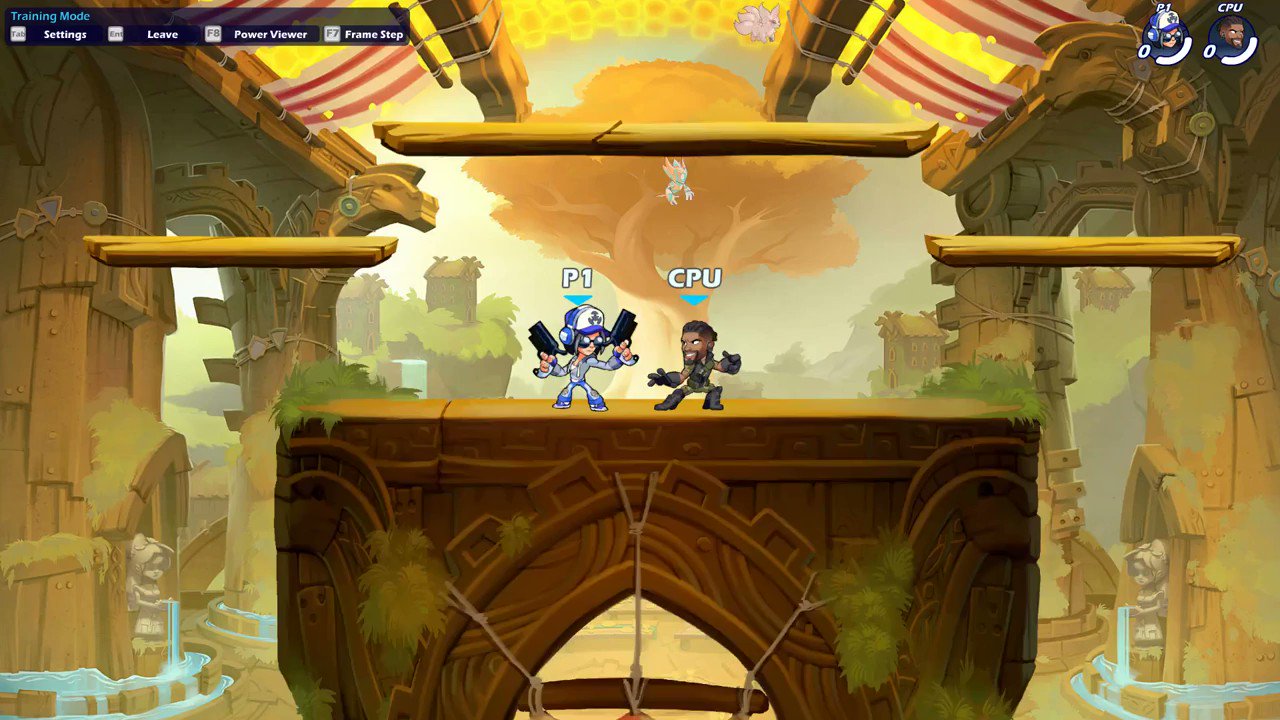Open the Training Mode Settings
1280x720 pixels.
(66, 33)
